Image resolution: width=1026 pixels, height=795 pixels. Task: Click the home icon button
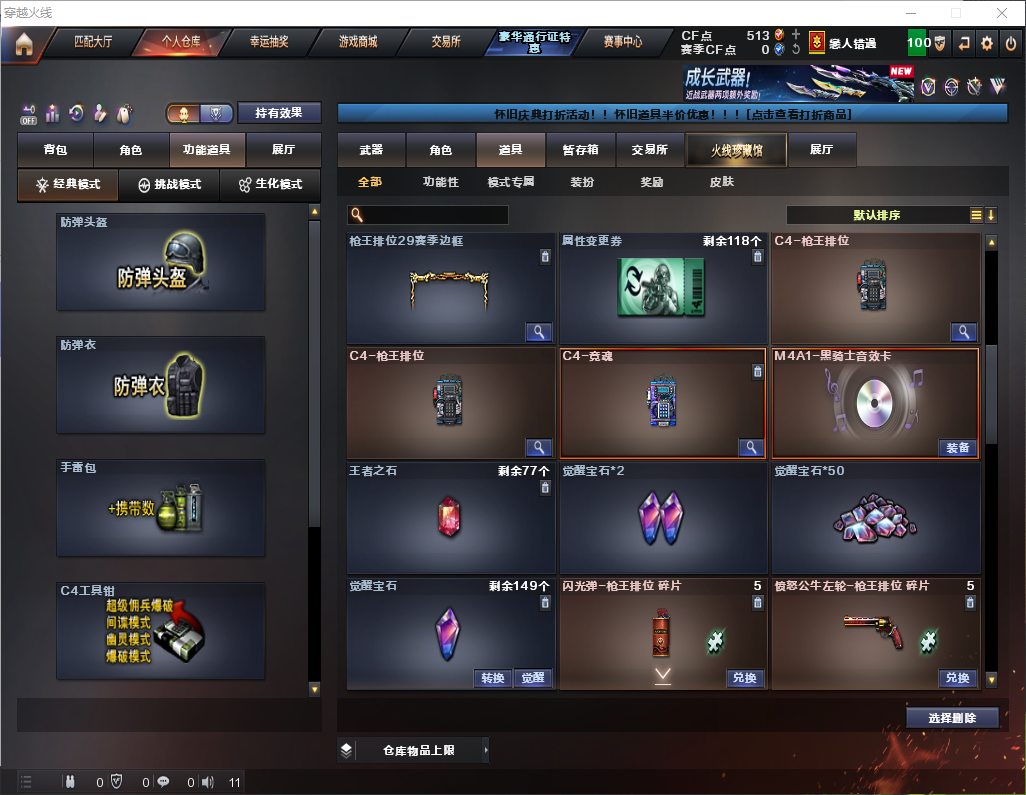[x=24, y=44]
